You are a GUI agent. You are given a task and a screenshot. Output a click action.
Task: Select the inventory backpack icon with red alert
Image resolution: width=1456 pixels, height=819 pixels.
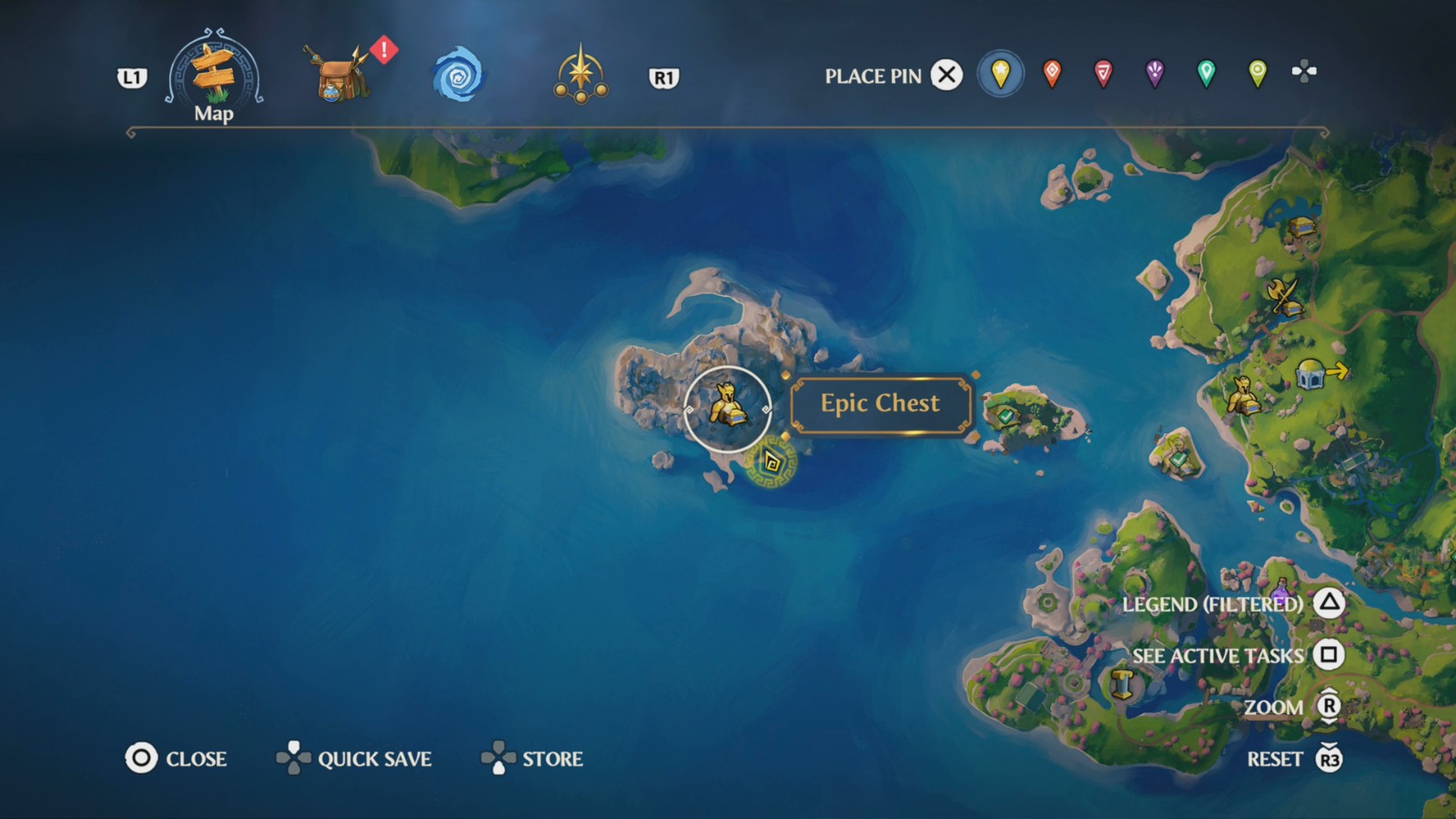click(337, 76)
